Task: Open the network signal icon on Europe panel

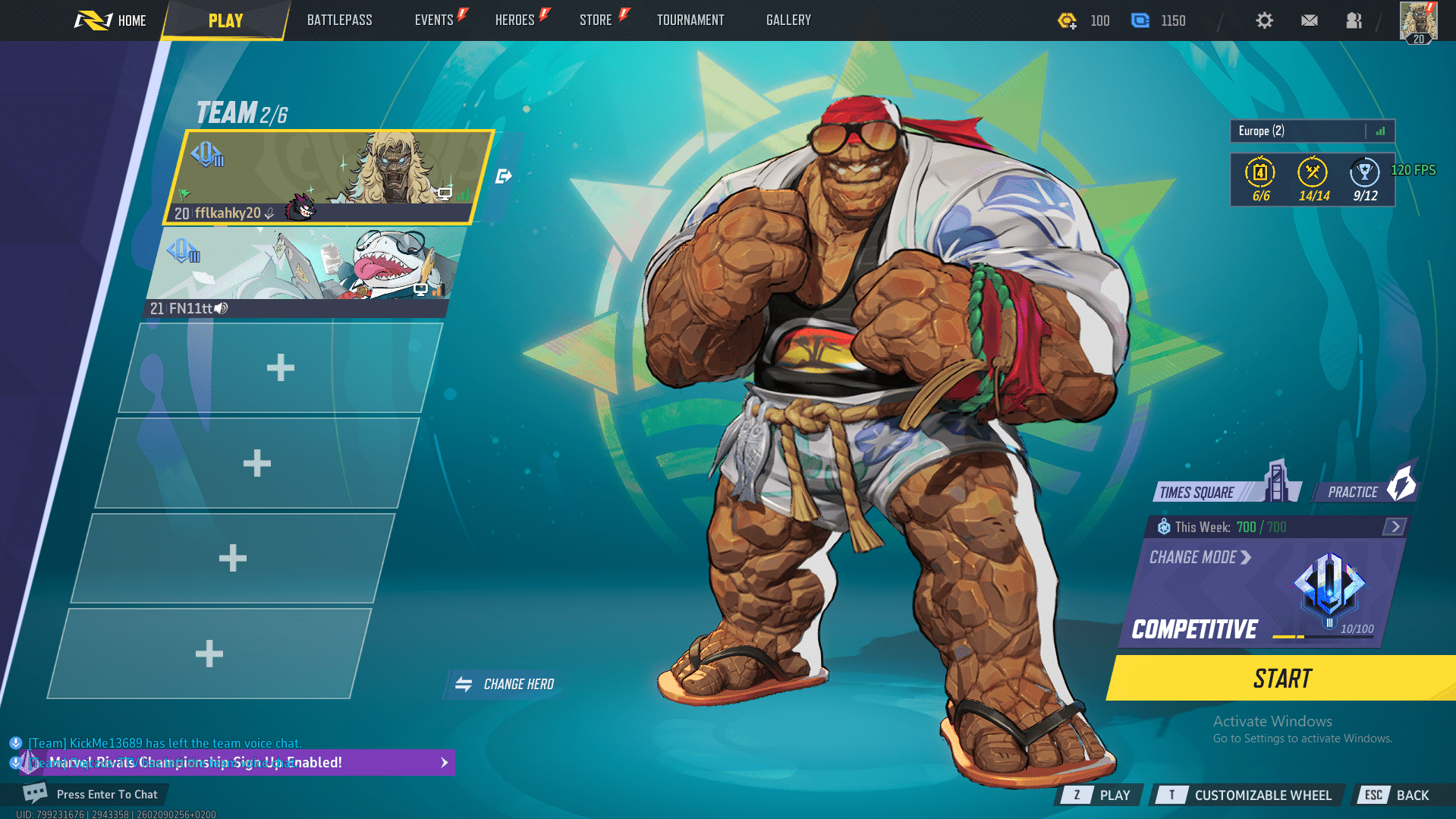Action: pyautogui.click(x=1380, y=131)
